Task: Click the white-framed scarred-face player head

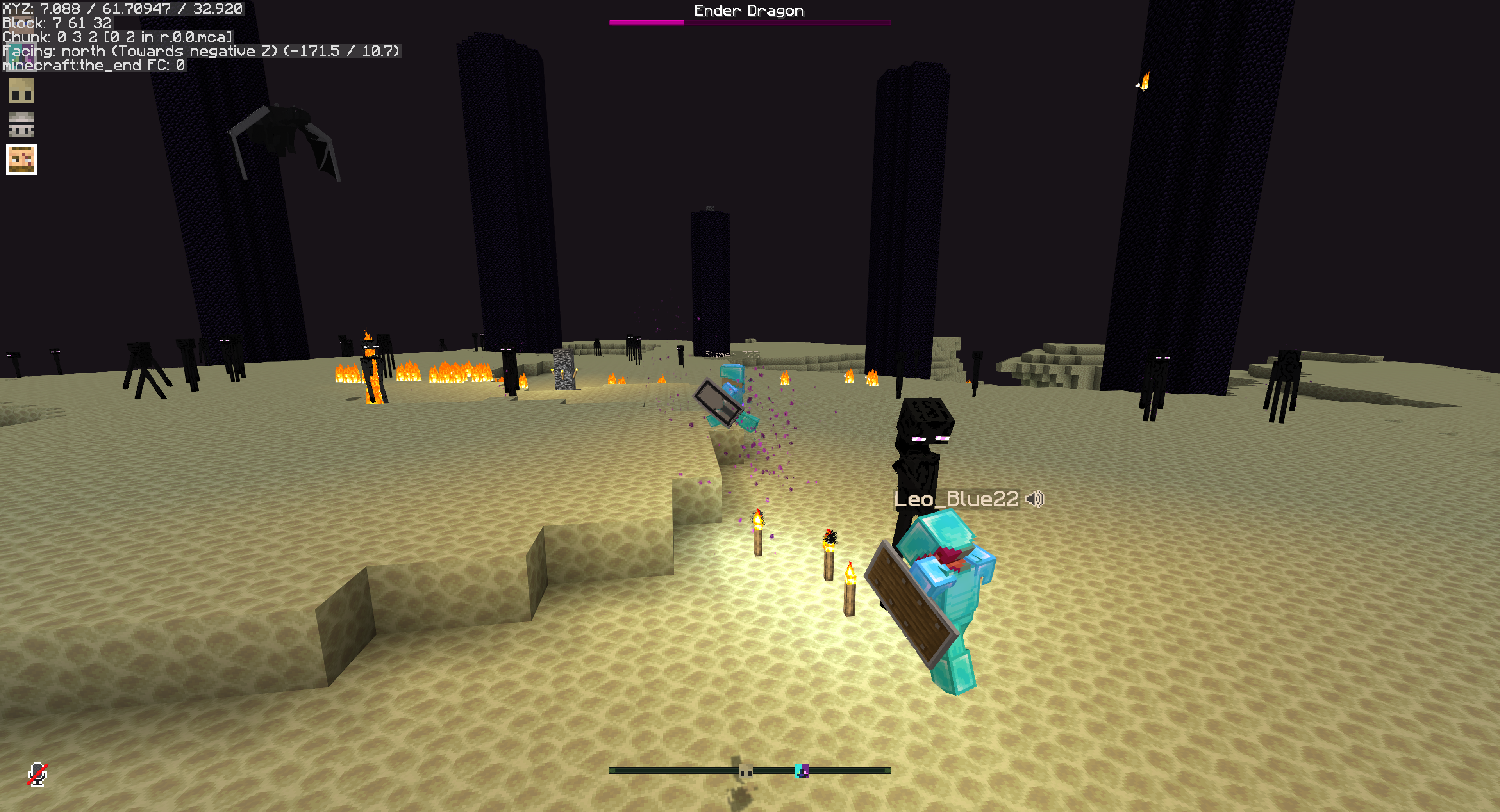Action: point(21,159)
